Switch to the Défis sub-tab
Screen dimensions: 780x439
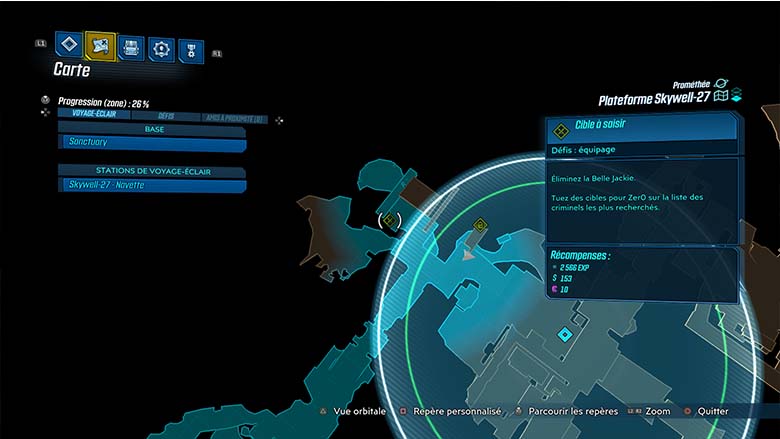tap(166, 117)
